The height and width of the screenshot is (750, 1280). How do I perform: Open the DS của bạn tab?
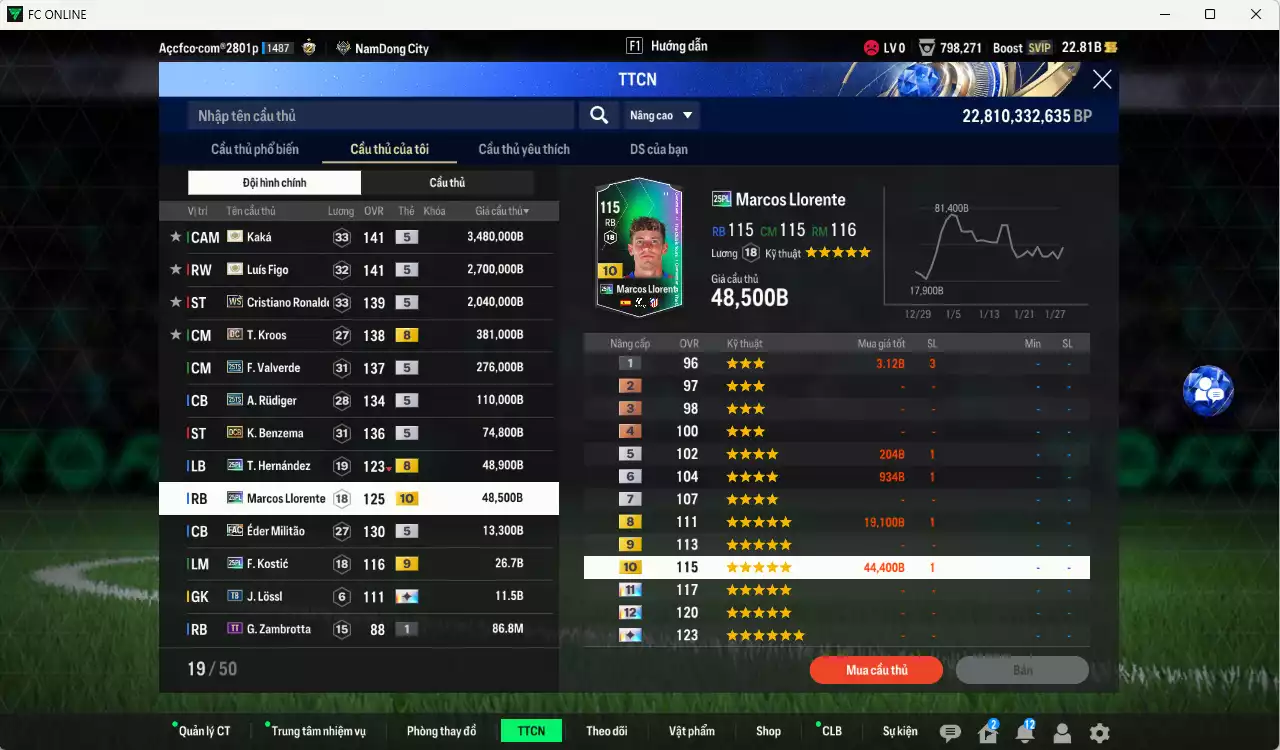click(659, 150)
